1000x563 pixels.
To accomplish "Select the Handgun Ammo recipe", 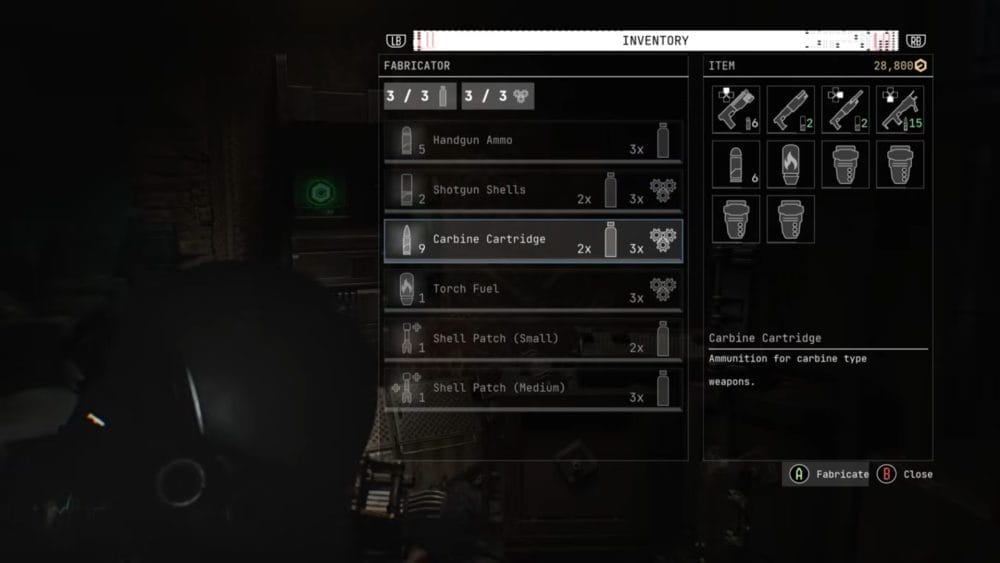I will 533,141.
